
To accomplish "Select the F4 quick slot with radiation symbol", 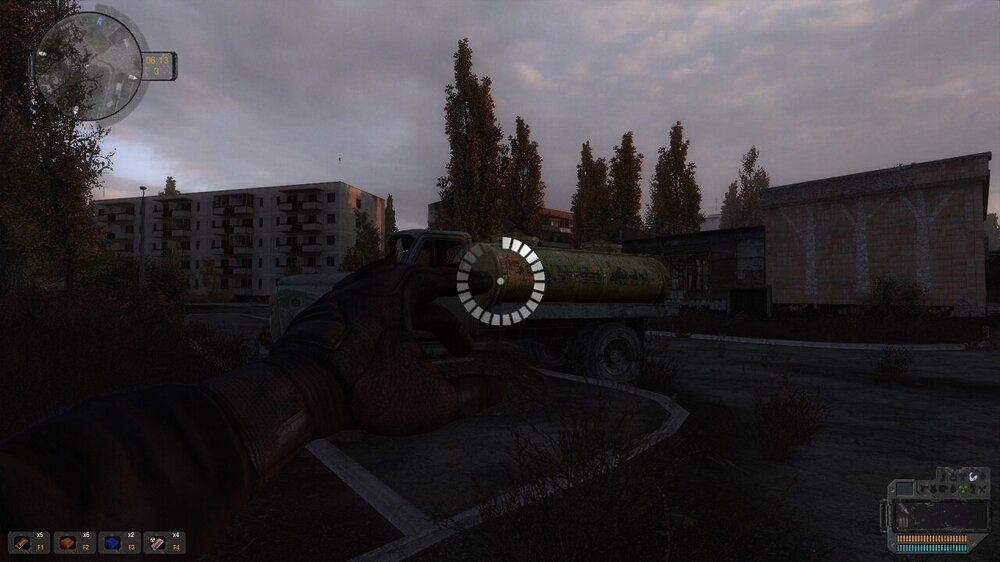I will point(158,542).
